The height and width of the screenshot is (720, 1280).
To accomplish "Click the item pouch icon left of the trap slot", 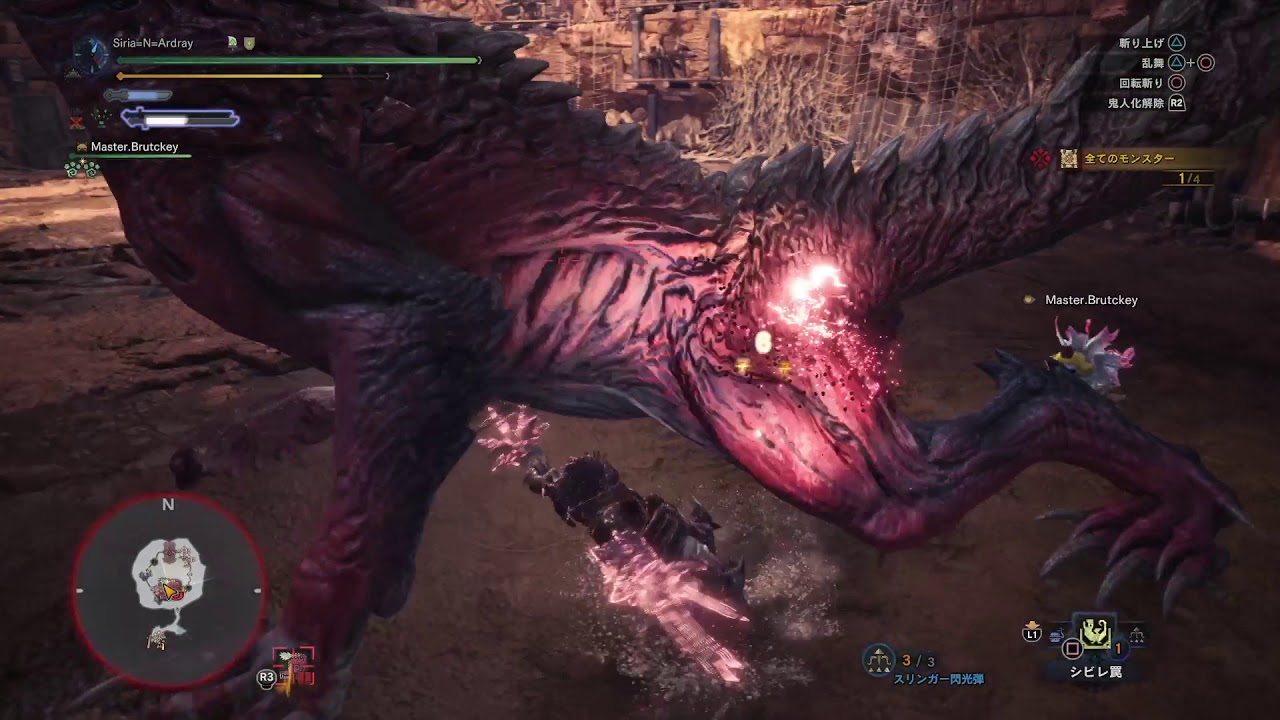I will [x=1055, y=633].
